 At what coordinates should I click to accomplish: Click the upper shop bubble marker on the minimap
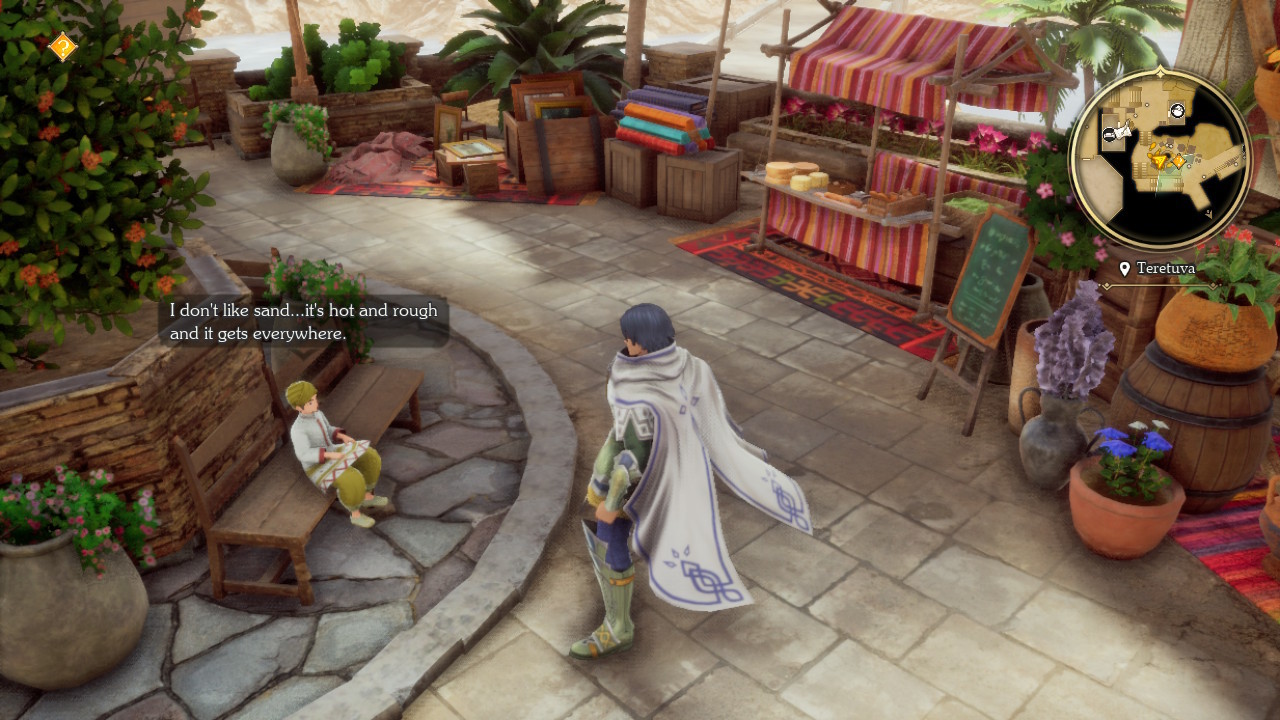tap(1176, 111)
